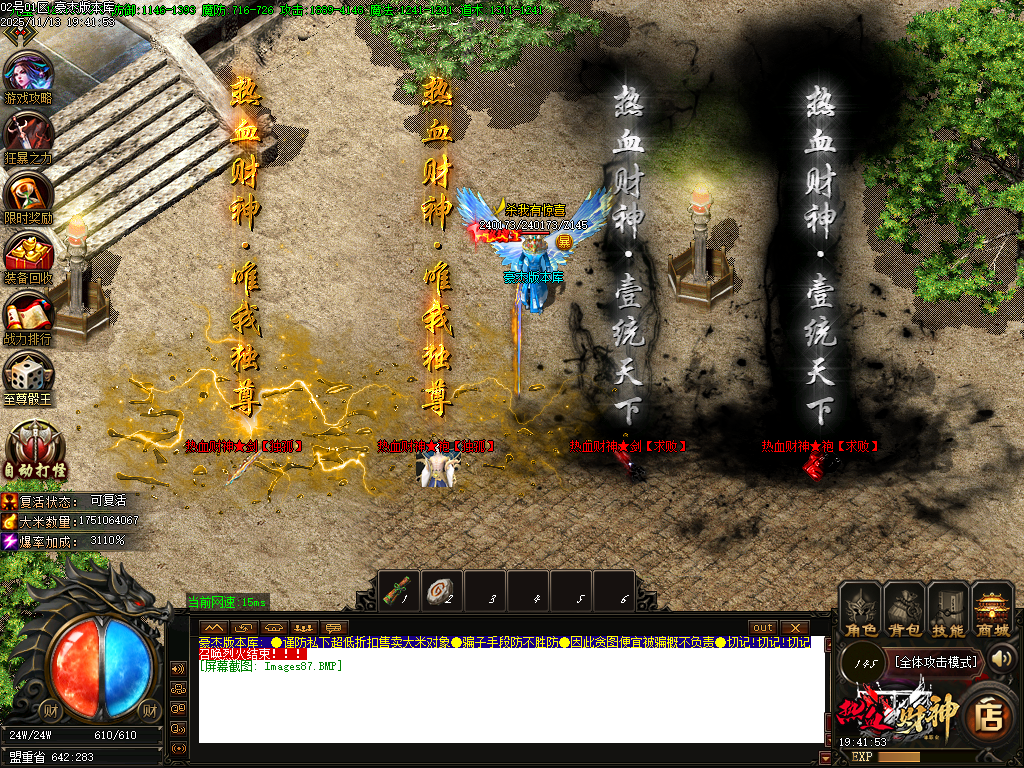Close the chat panel with X
Viewport: 1024px width, 768px height.
click(795, 627)
